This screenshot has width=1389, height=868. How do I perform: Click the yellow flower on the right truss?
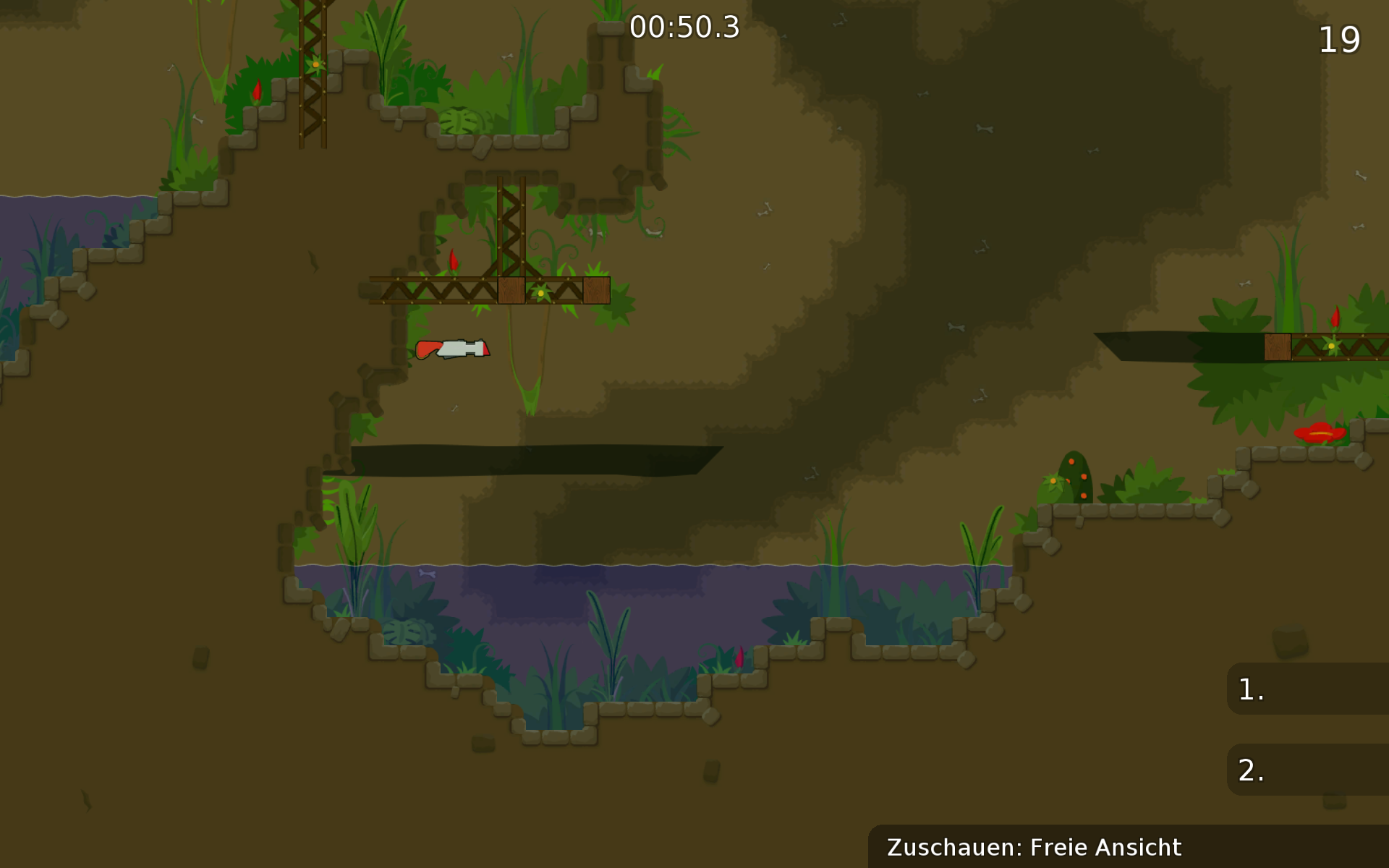pos(1330,347)
